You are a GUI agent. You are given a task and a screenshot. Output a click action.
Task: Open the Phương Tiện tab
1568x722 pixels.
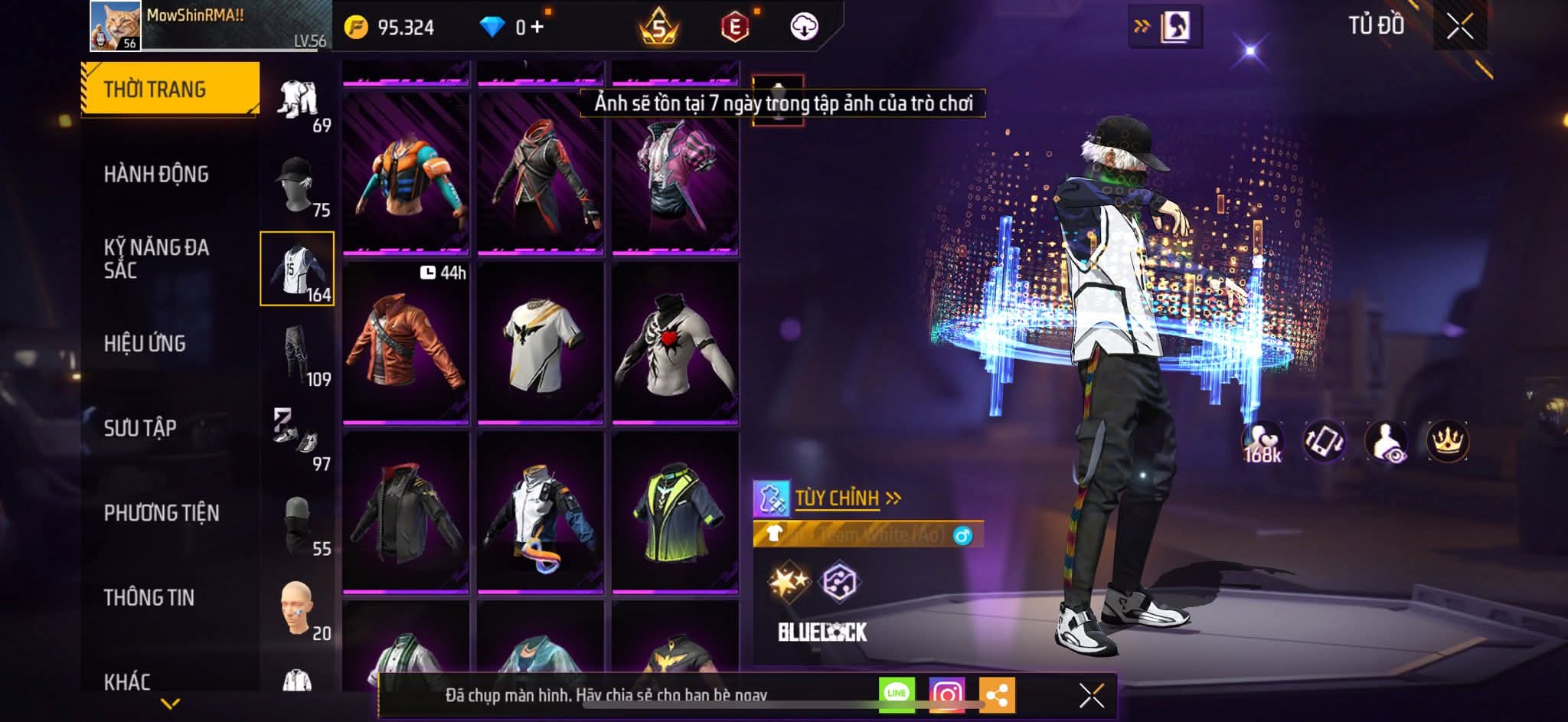coord(162,513)
